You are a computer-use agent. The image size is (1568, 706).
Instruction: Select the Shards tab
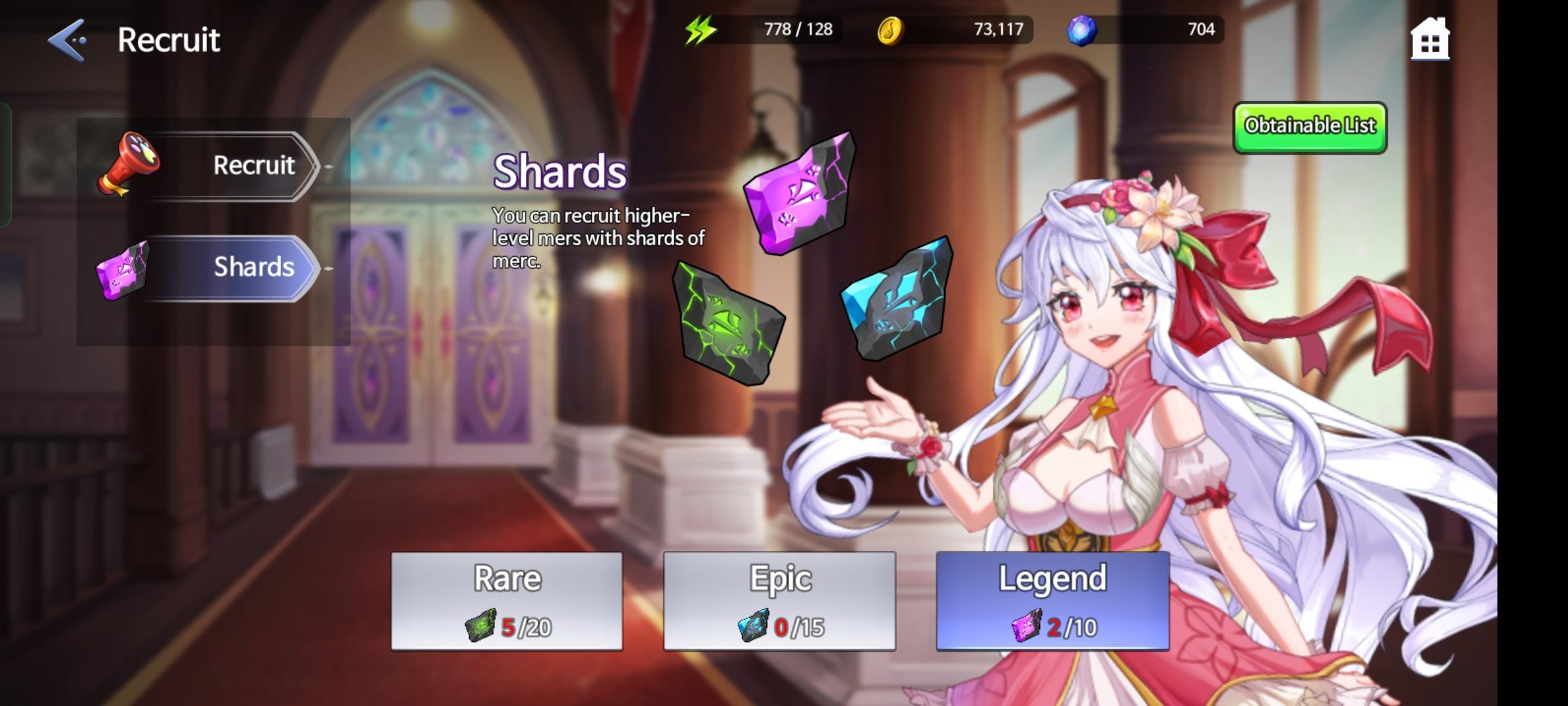[253, 268]
